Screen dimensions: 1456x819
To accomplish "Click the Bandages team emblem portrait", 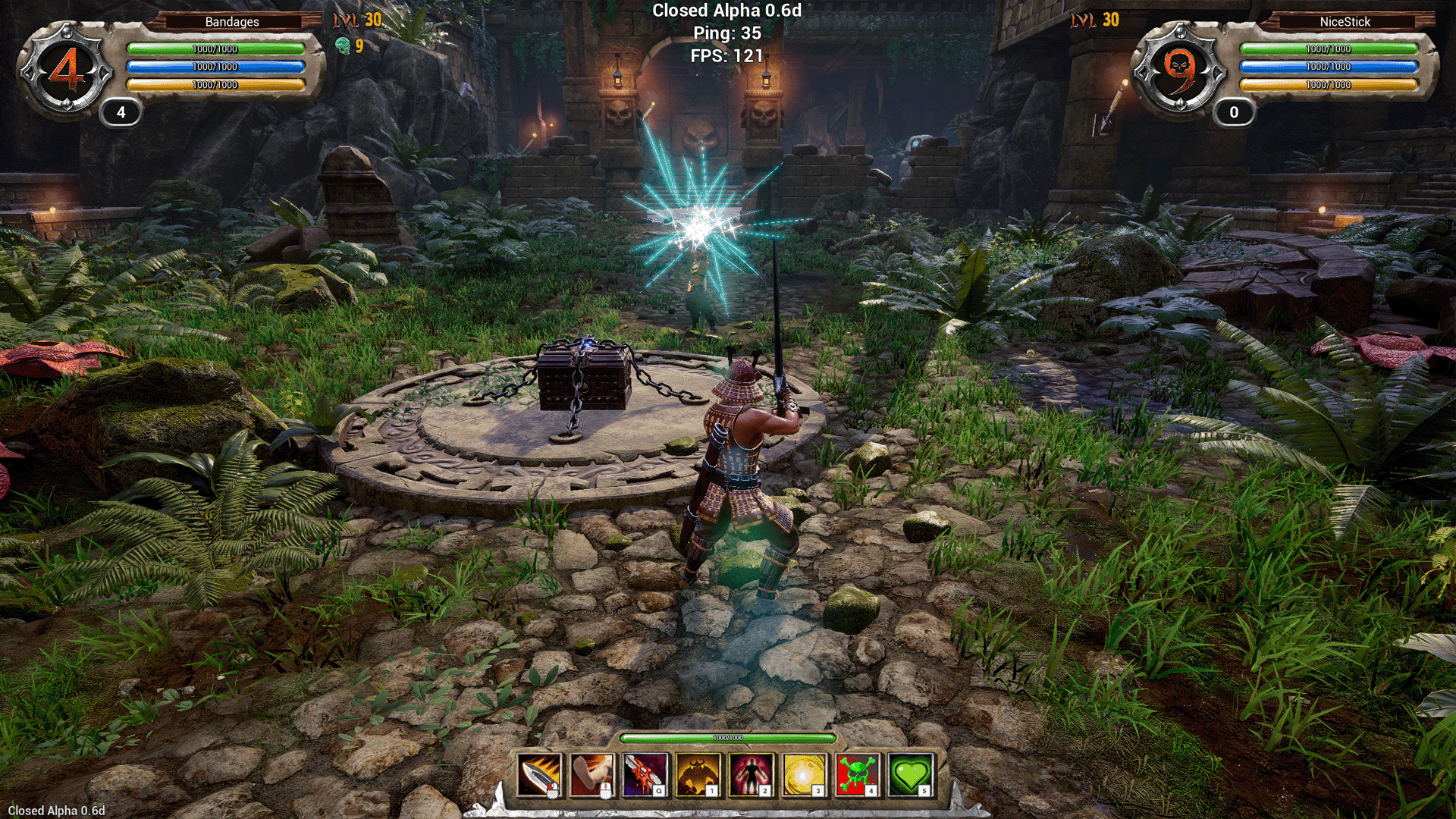I will 67,71.
